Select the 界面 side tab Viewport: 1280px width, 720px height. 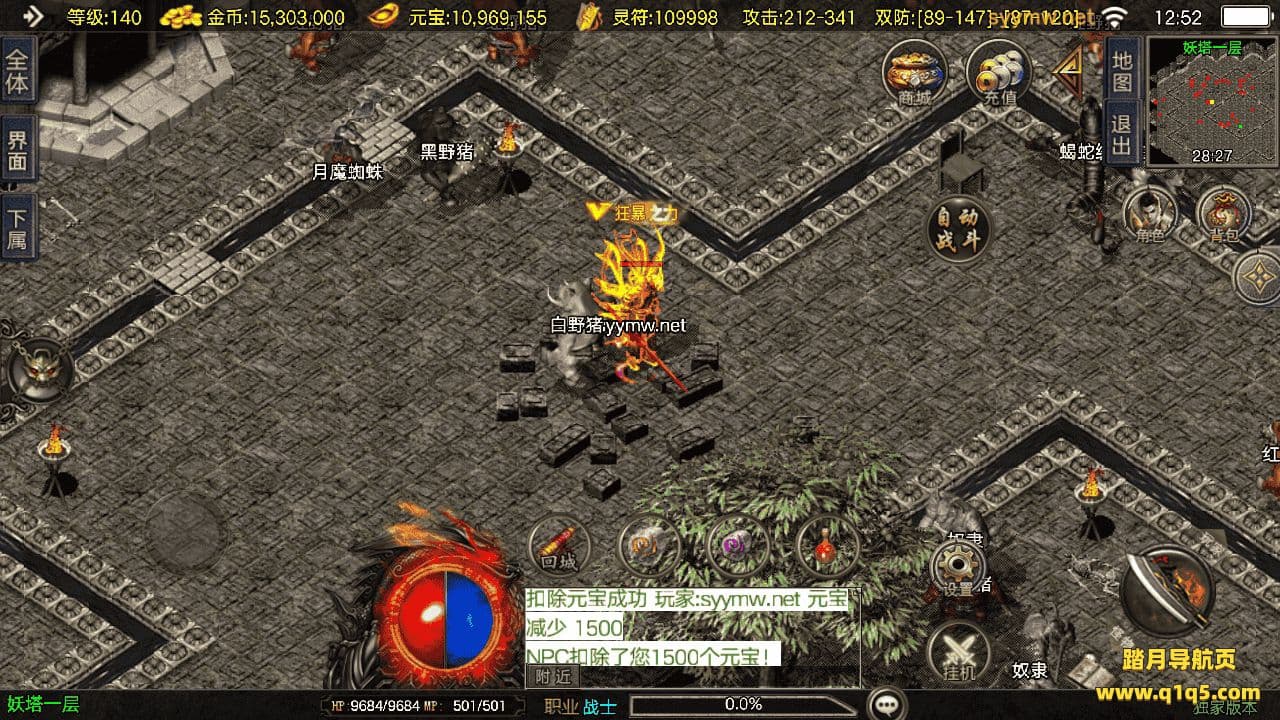(17, 150)
